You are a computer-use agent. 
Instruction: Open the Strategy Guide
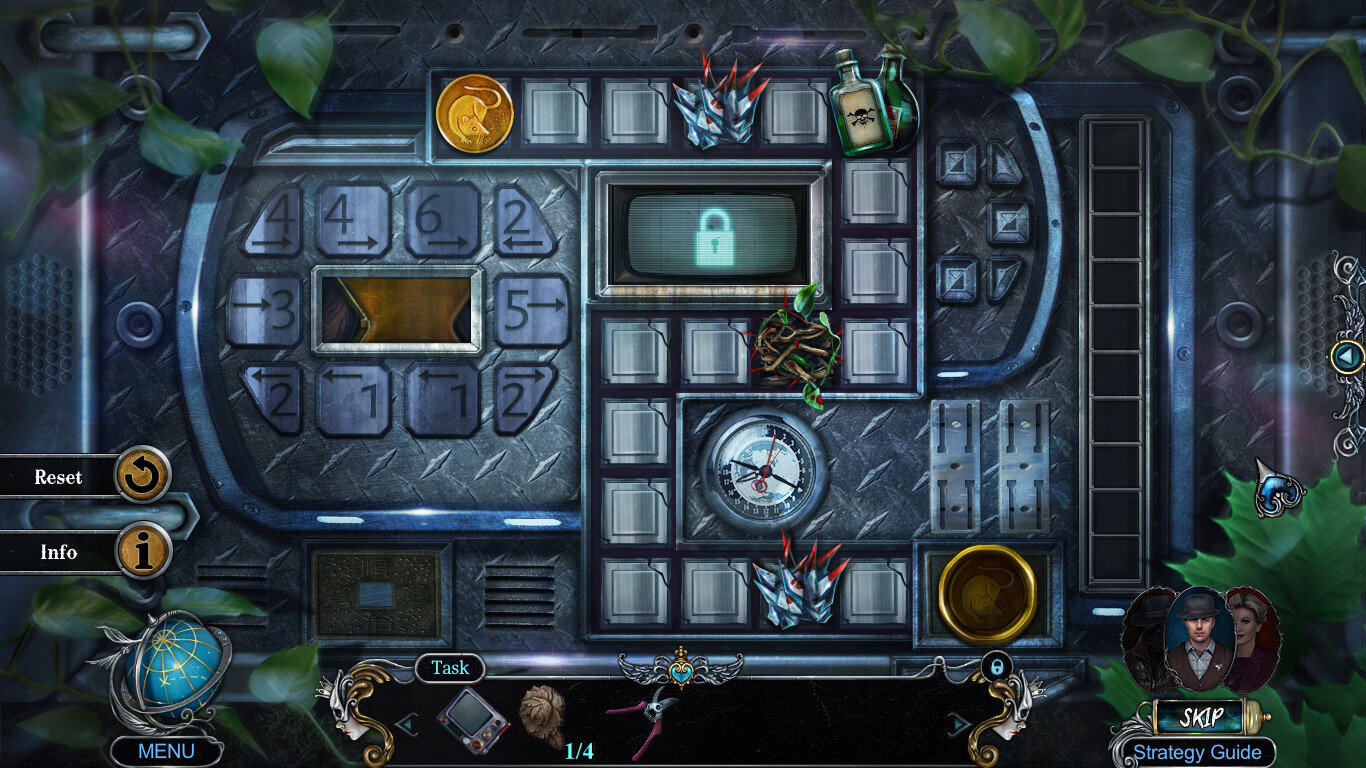click(1196, 752)
